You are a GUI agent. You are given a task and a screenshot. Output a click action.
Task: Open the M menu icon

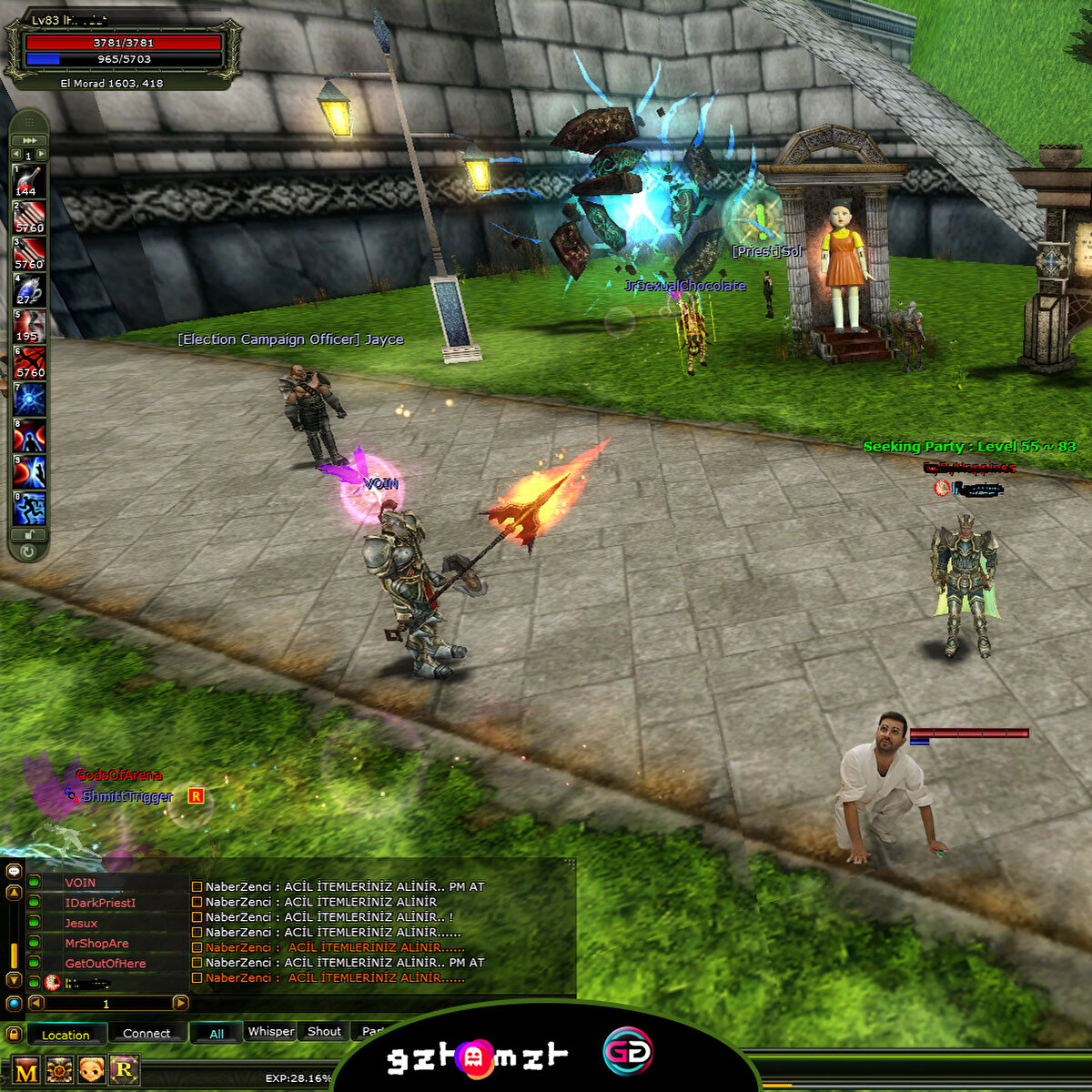[27, 1072]
